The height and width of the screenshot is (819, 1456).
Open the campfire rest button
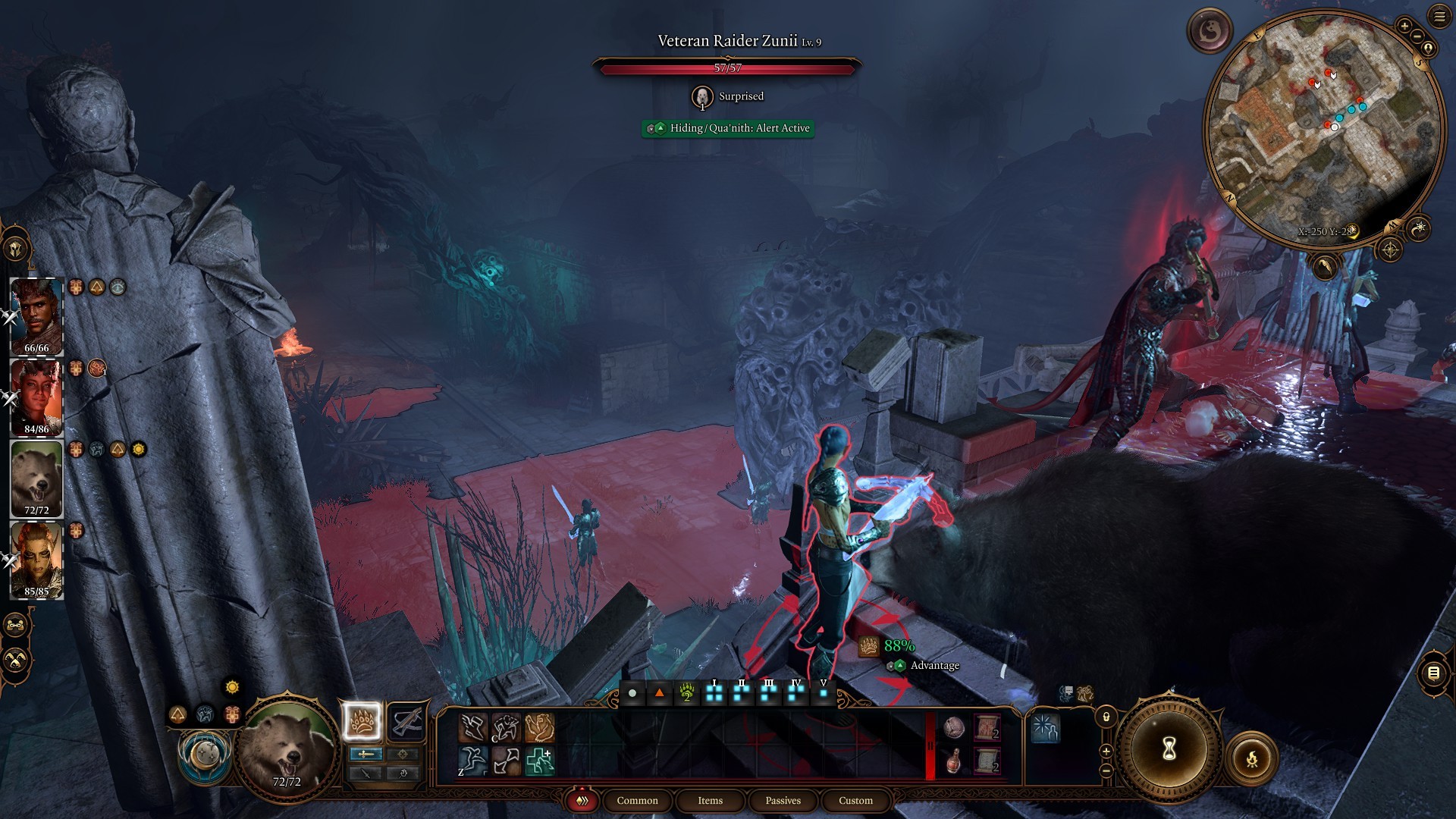pyautogui.click(x=1251, y=758)
